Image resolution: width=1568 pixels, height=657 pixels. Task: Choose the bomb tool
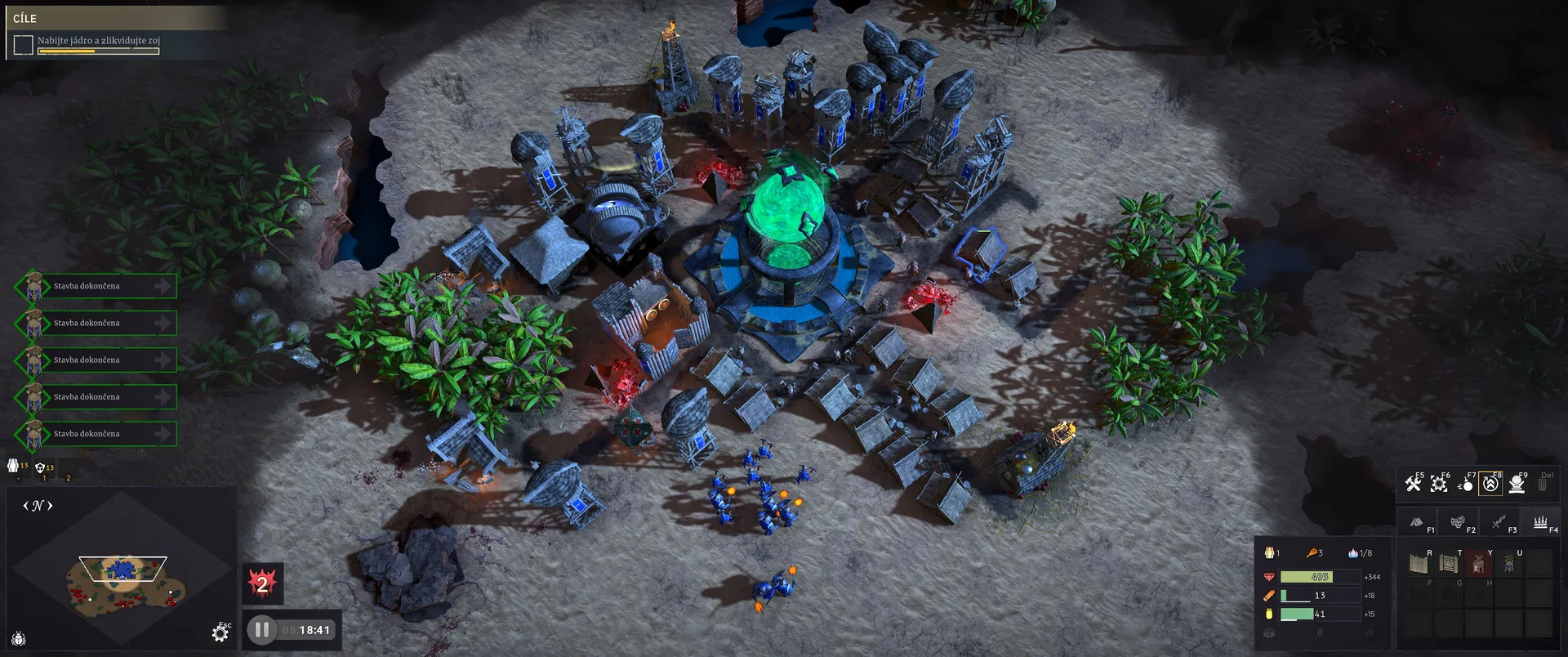coord(1466,485)
